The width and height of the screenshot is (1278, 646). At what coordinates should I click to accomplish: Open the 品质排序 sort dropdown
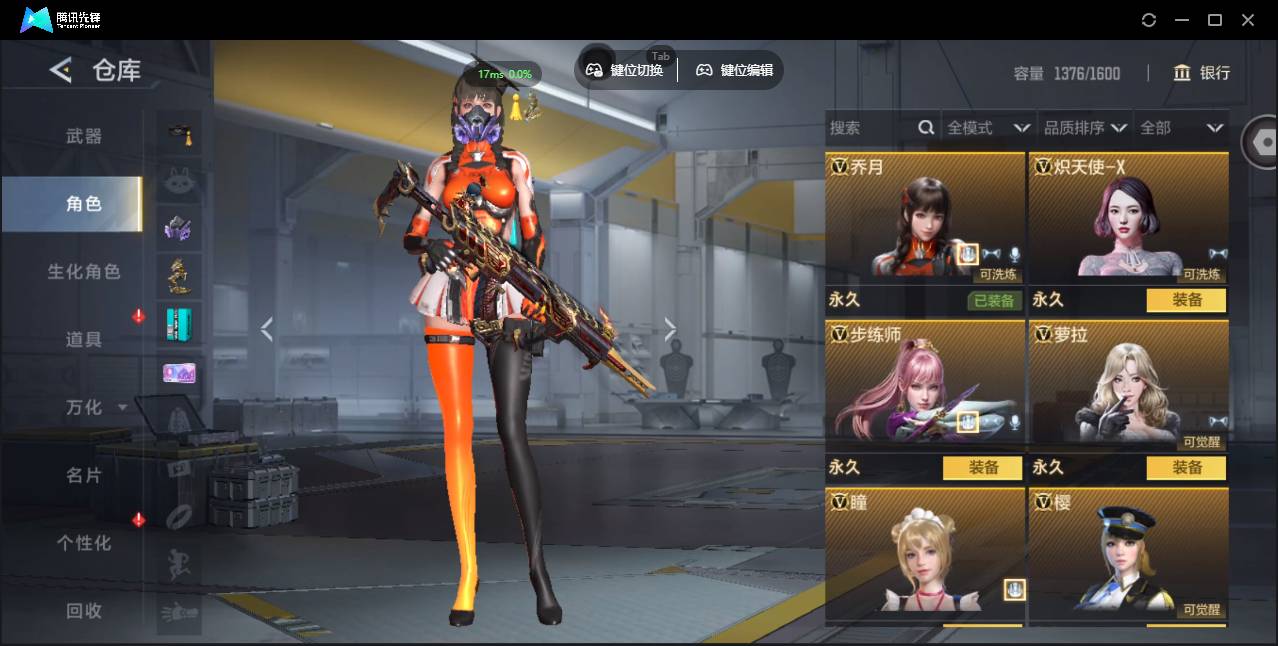pyautogui.click(x=1084, y=128)
